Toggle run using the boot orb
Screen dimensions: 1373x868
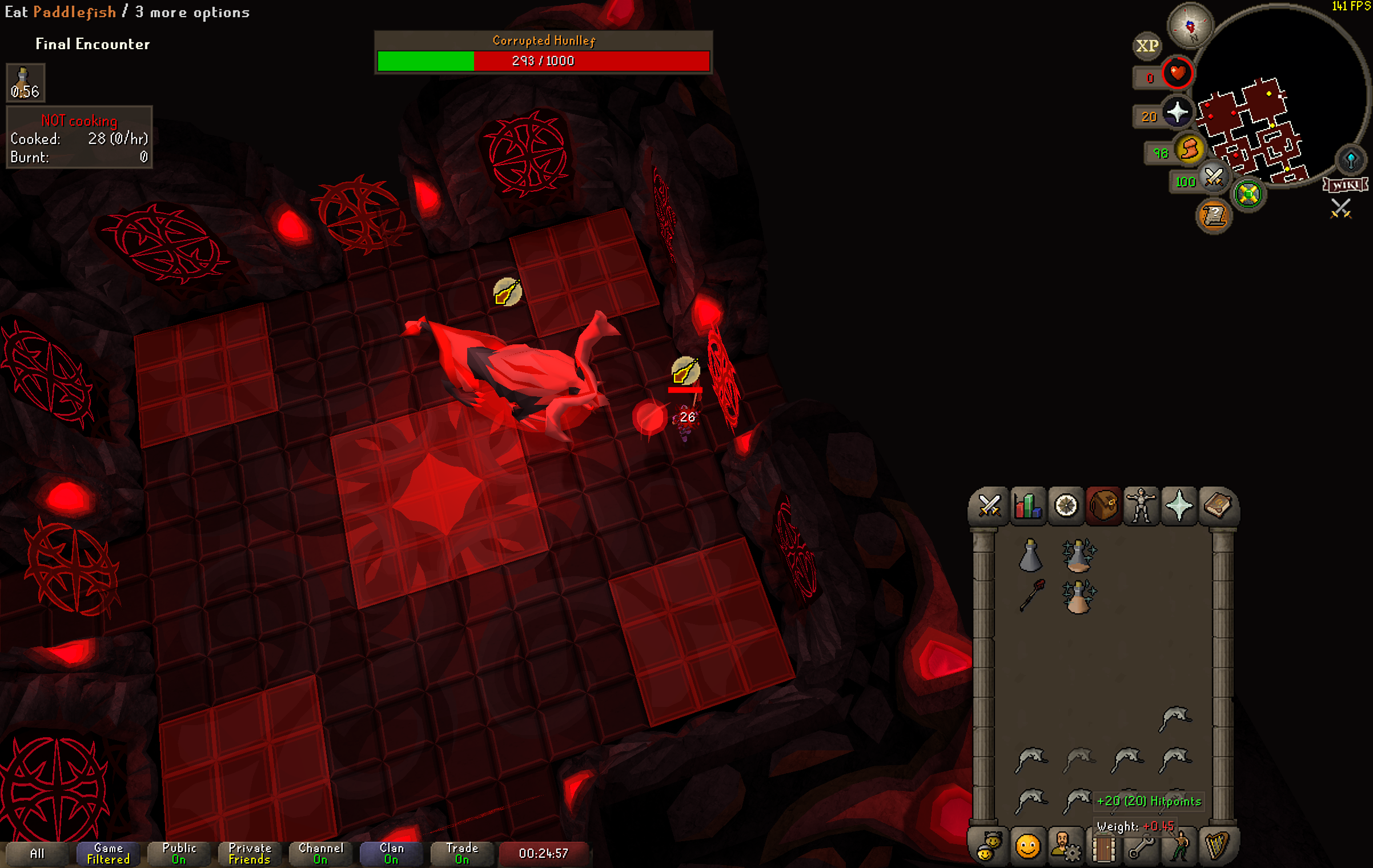[x=1190, y=150]
